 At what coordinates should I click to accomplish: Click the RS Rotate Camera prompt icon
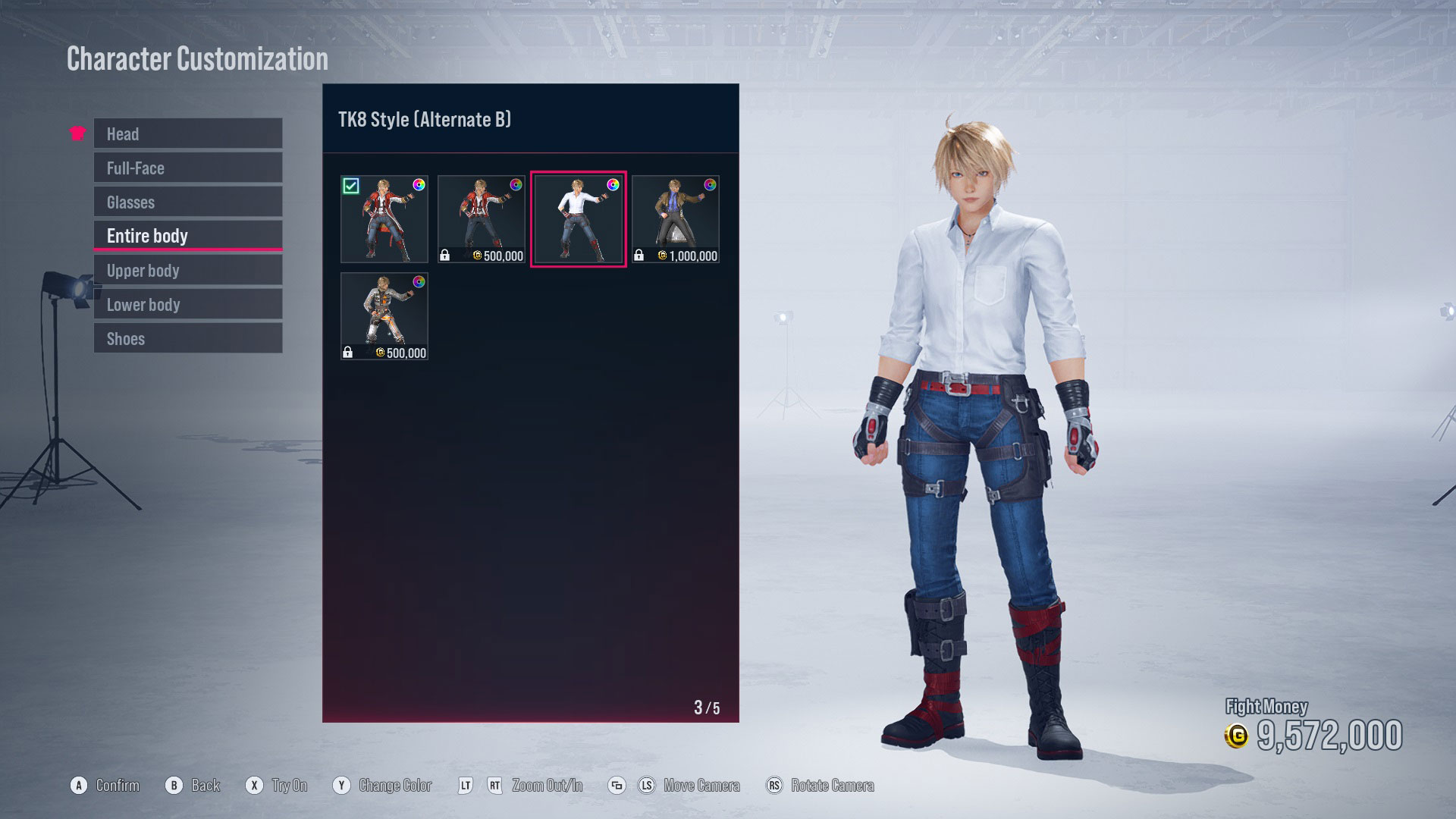[x=774, y=785]
